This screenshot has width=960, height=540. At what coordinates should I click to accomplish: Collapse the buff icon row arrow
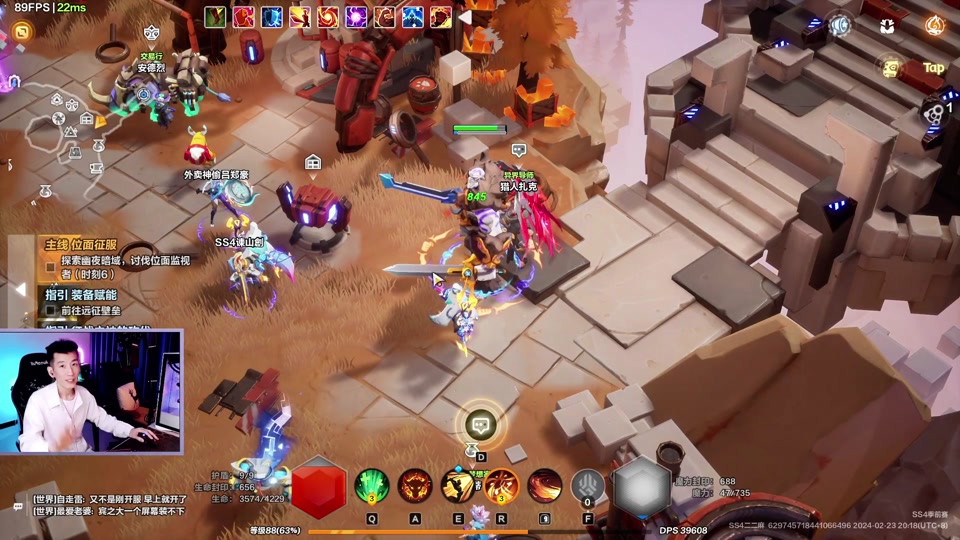464,17
